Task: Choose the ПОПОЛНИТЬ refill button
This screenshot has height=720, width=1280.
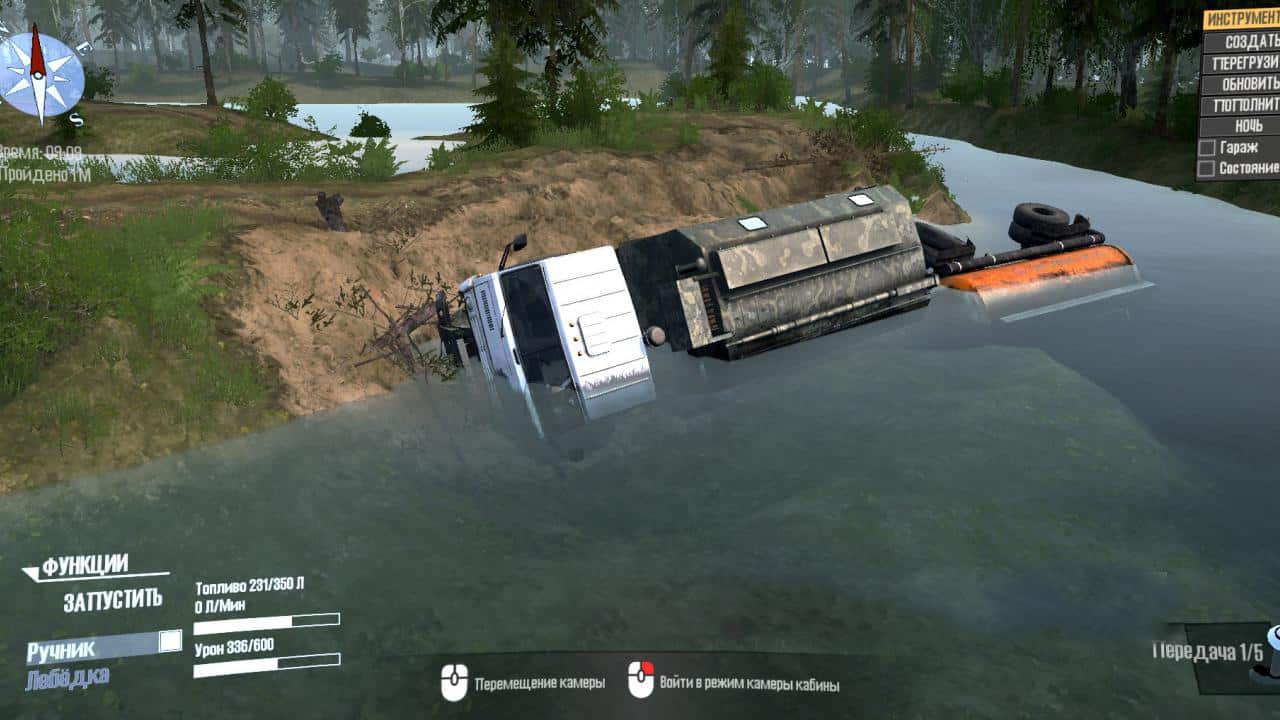Action: click(1240, 104)
